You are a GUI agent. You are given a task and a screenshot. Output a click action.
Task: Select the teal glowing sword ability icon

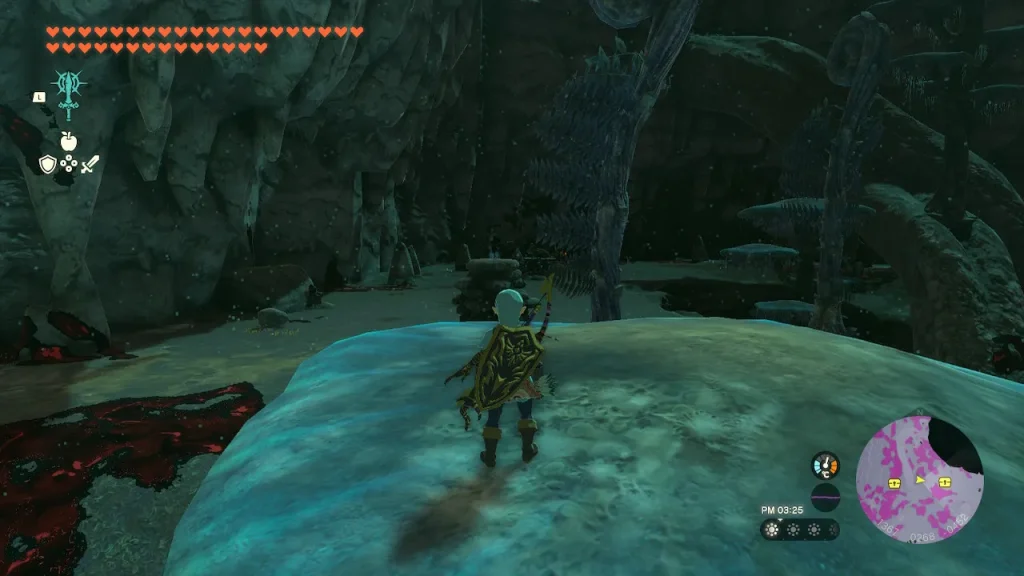(x=68, y=95)
